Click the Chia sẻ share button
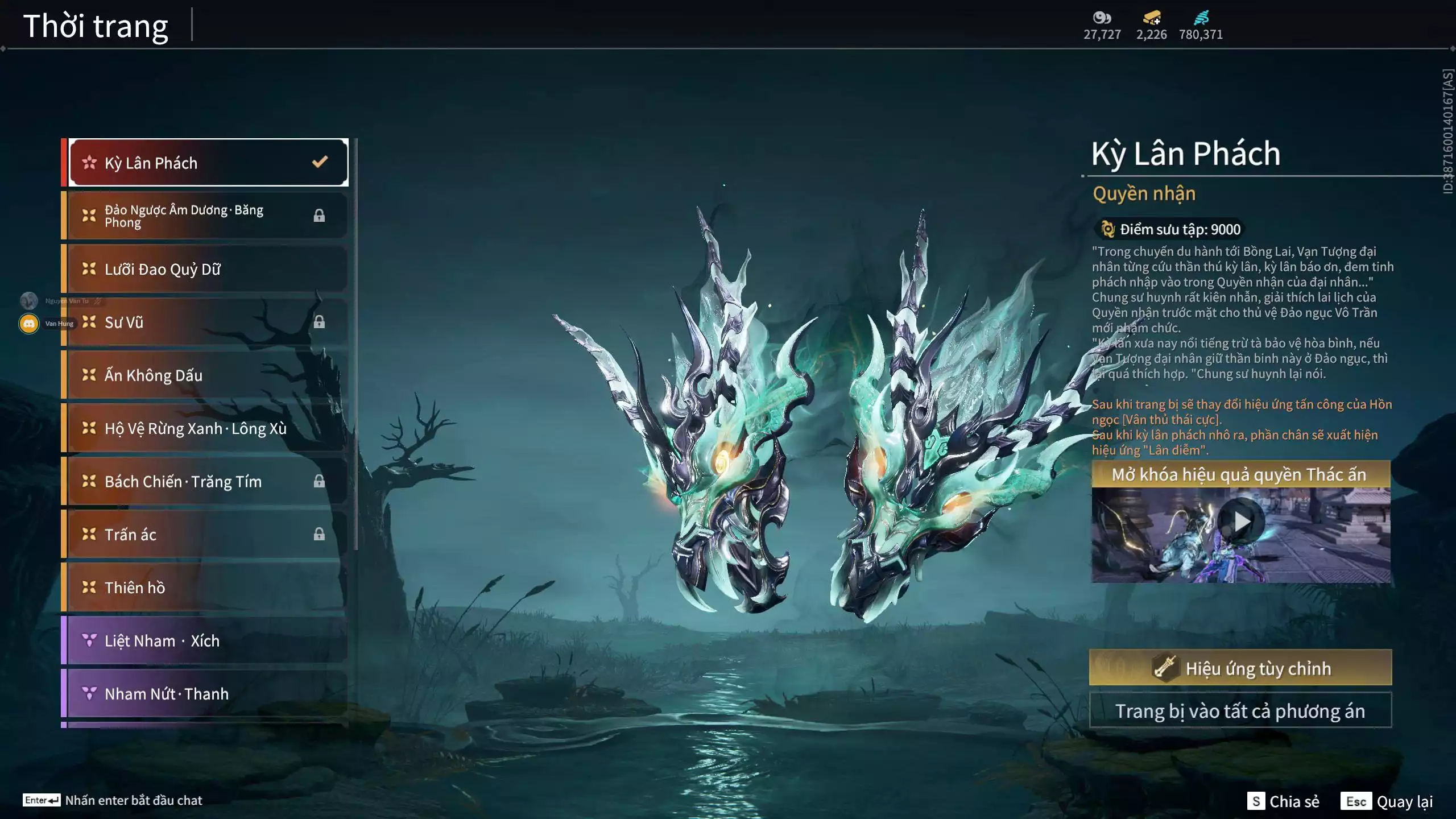Screen dimensions: 1456x819 [1284, 801]
